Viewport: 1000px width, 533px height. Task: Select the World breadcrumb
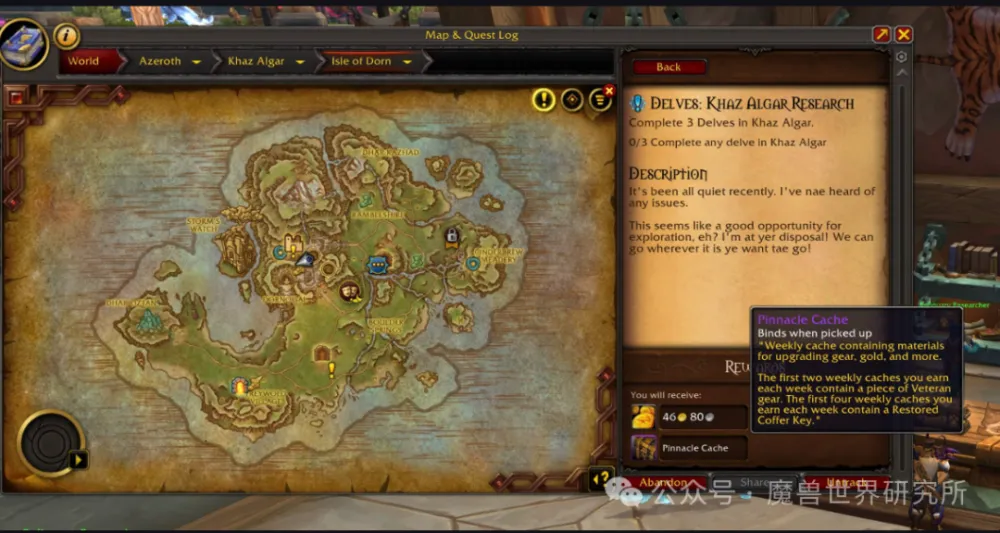click(x=84, y=61)
